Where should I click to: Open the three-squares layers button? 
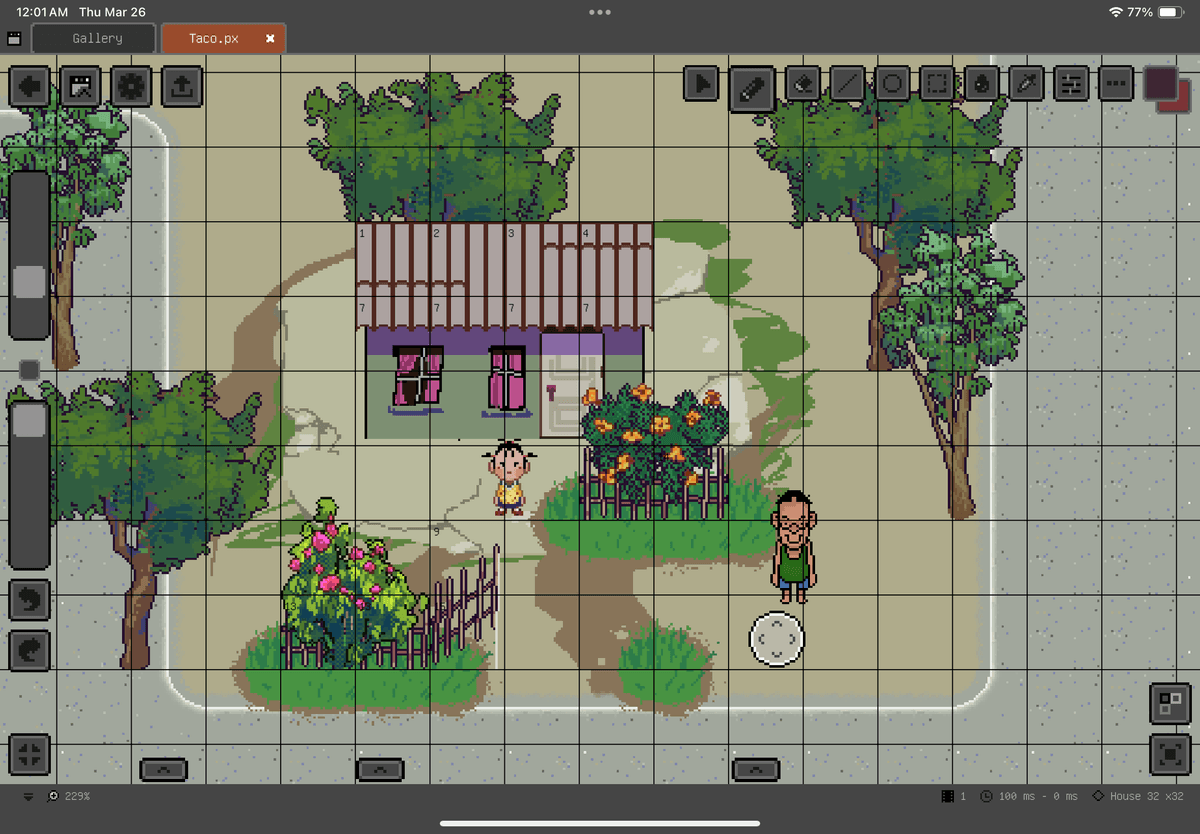tap(1170, 703)
